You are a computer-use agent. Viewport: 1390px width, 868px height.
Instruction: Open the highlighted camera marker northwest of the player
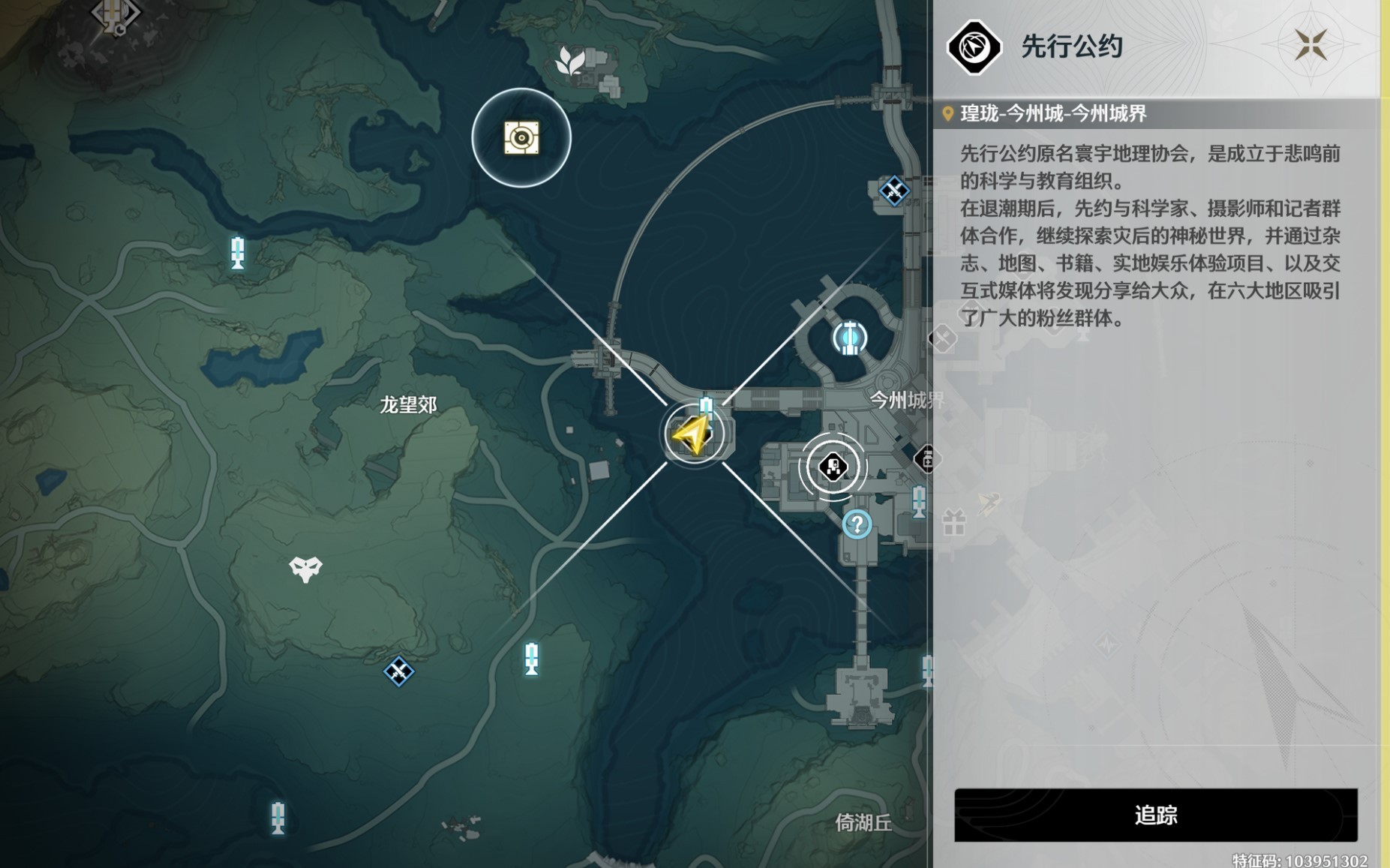[x=521, y=137]
